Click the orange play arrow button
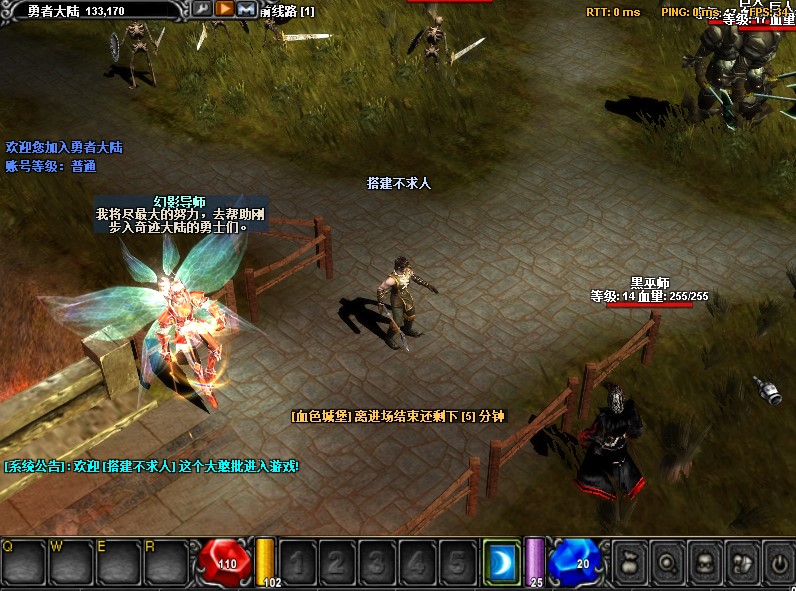 pos(225,9)
